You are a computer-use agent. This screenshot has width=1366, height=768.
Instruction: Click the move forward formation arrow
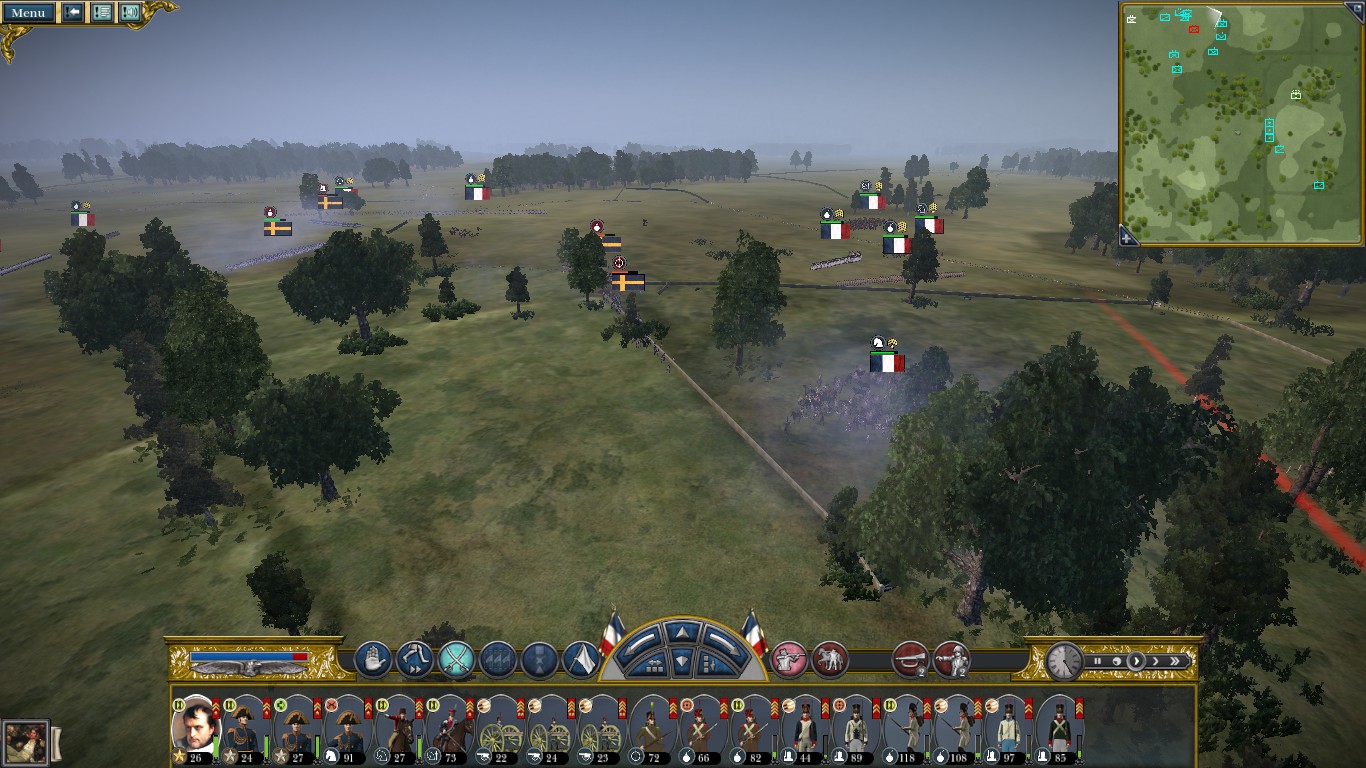681,632
